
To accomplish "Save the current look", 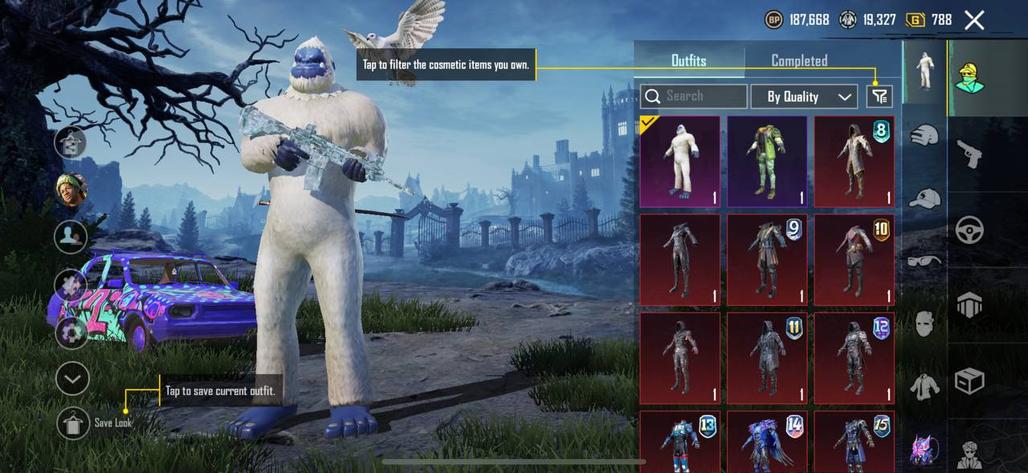I will pyautogui.click(x=72, y=423).
